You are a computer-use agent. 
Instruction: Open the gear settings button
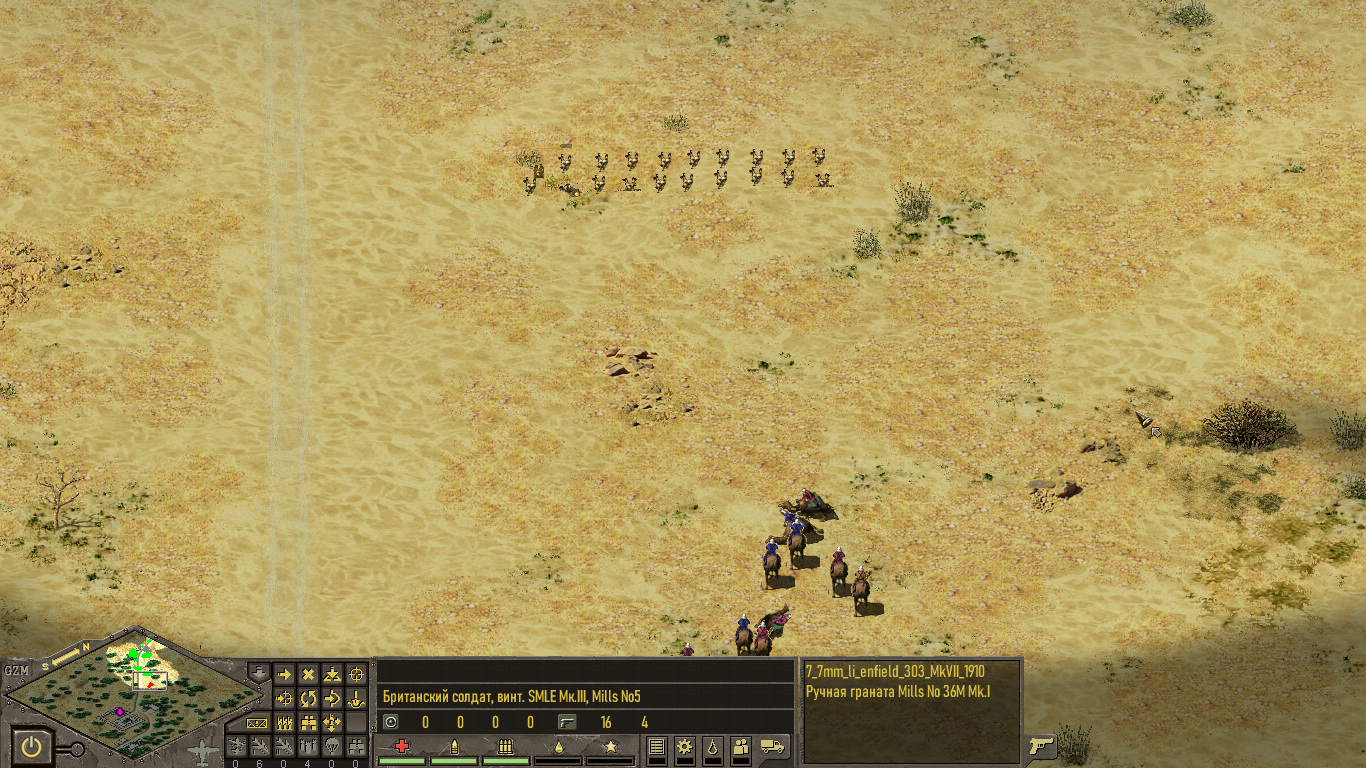(x=684, y=746)
